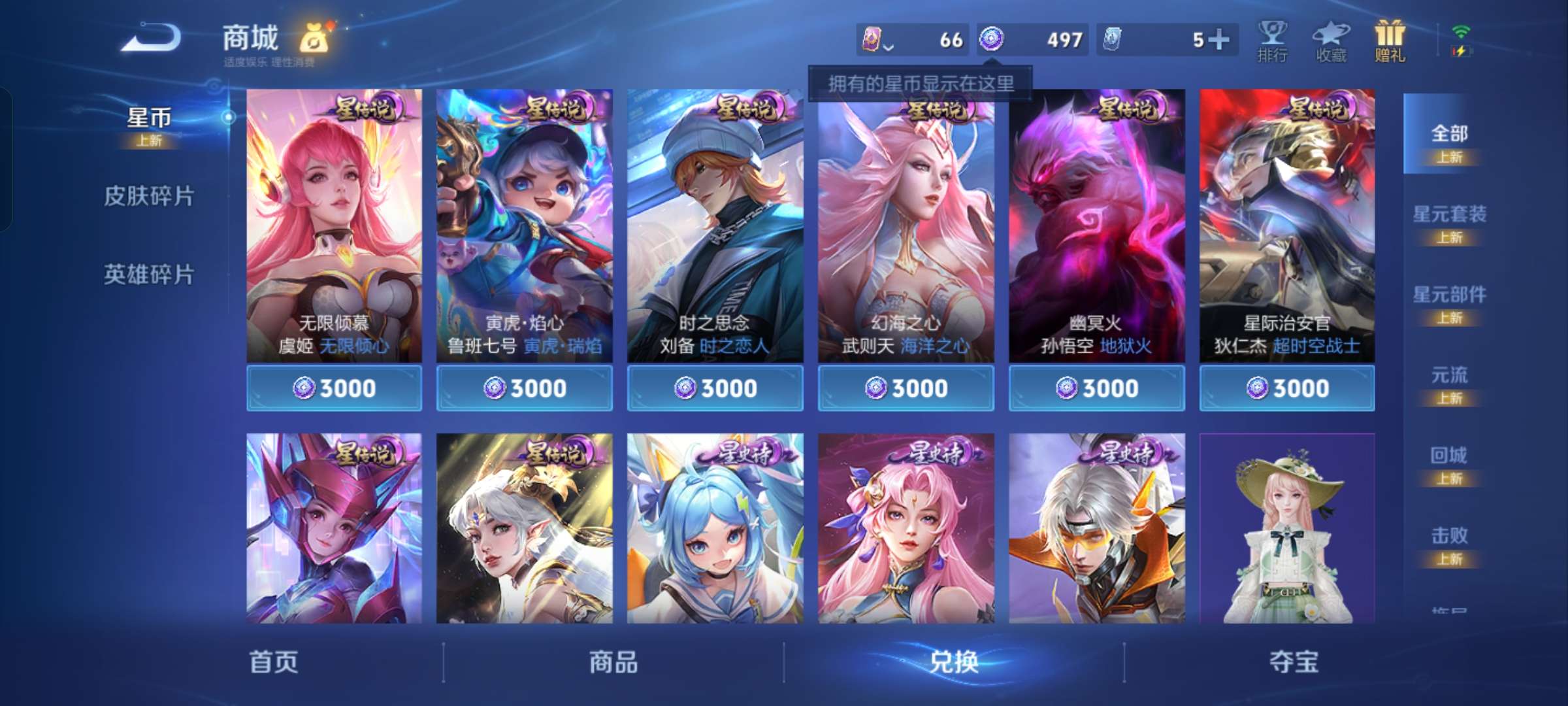Screen dimensions: 1568x706
Task: Select the 皮肤碎片 category in left sidebar
Action: pos(149,196)
